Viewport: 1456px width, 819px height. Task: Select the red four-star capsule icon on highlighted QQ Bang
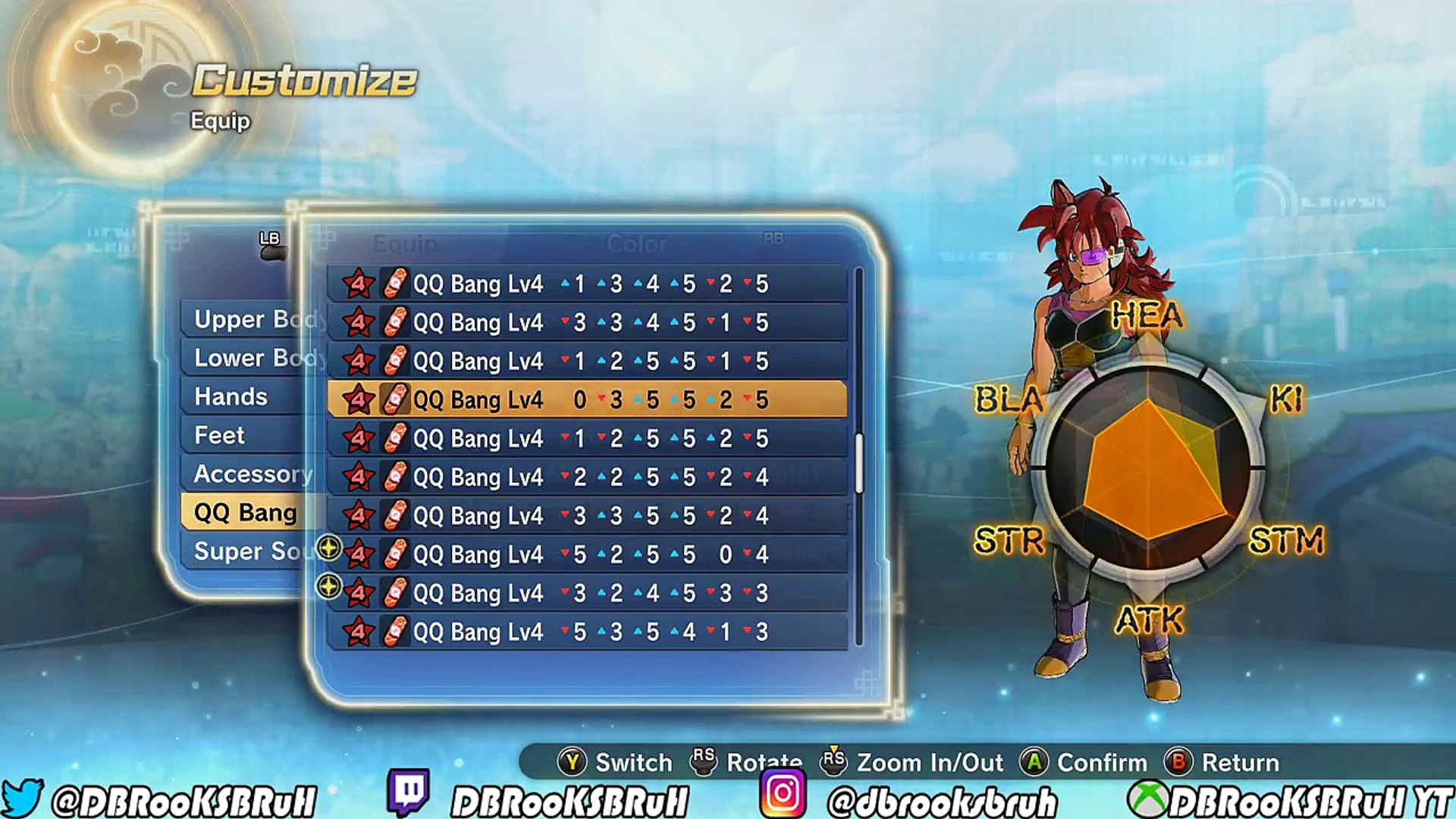(x=356, y=398)
